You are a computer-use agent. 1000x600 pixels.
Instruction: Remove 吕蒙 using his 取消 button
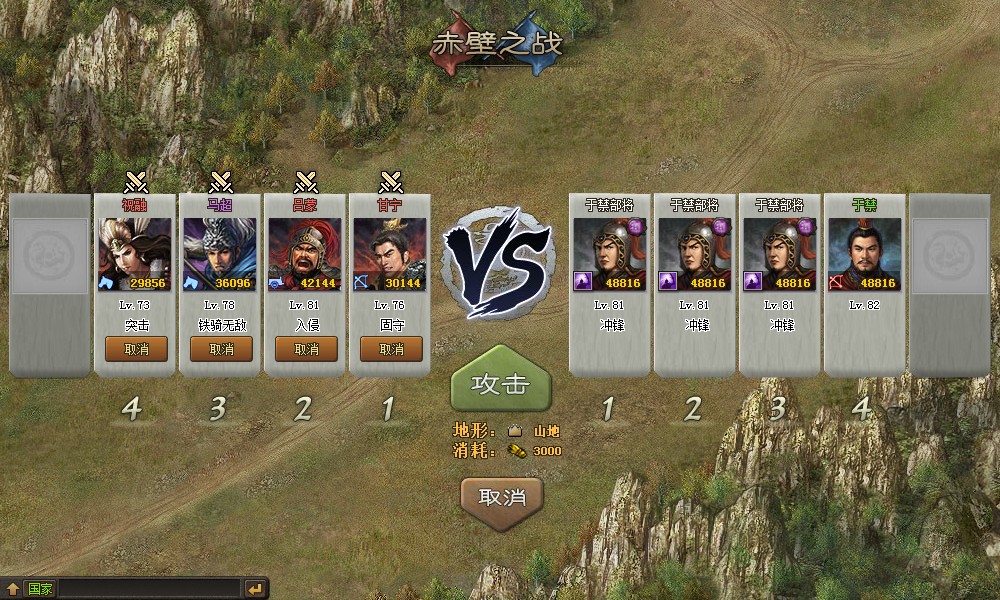(x=306, y=349)
